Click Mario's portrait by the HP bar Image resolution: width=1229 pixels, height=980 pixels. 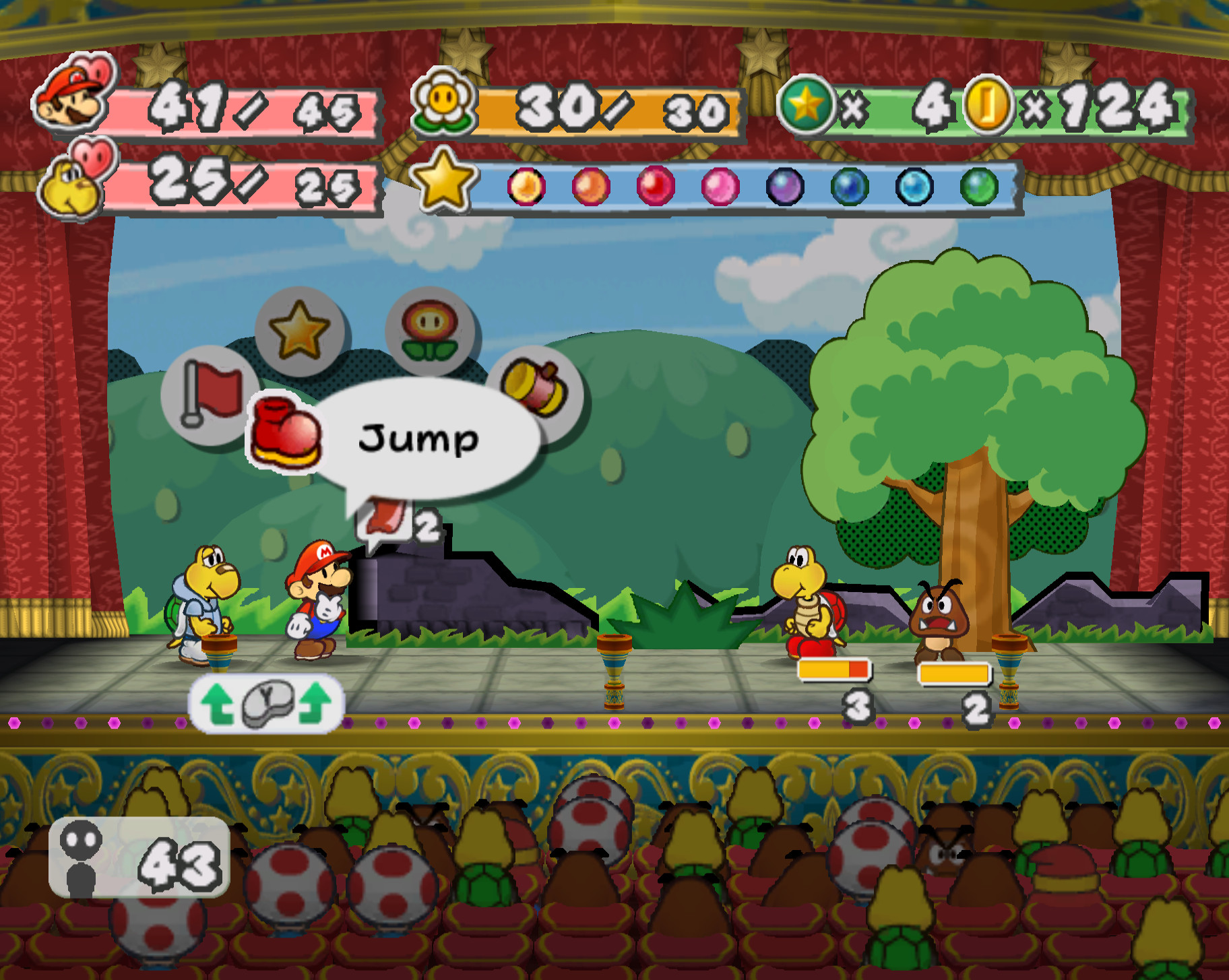click(x=67, y=98)
